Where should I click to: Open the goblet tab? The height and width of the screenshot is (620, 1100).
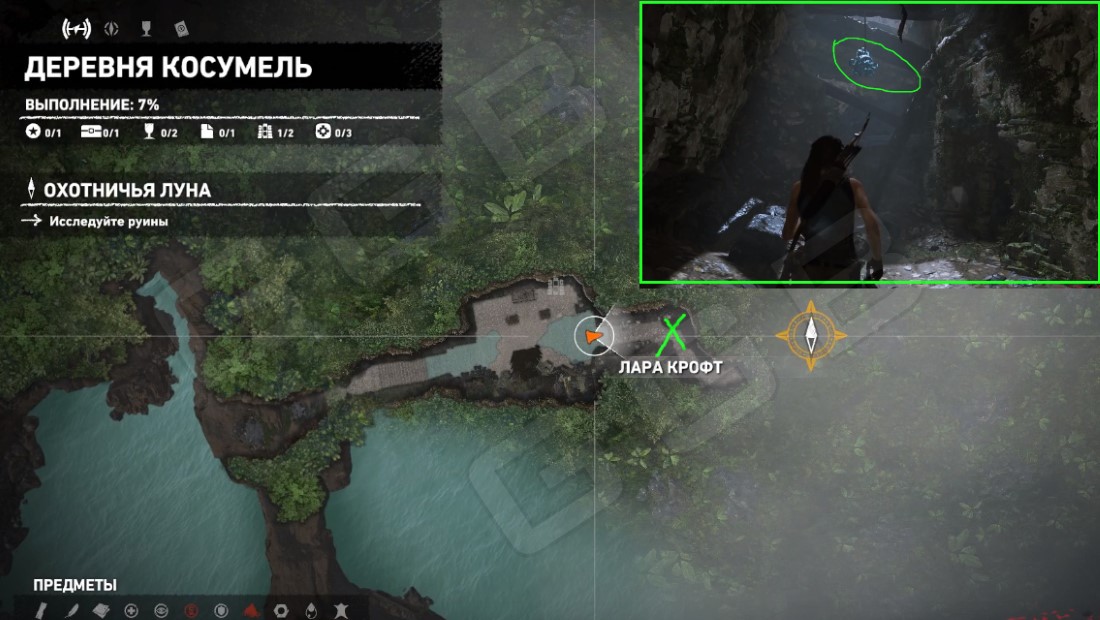point(145,29)
